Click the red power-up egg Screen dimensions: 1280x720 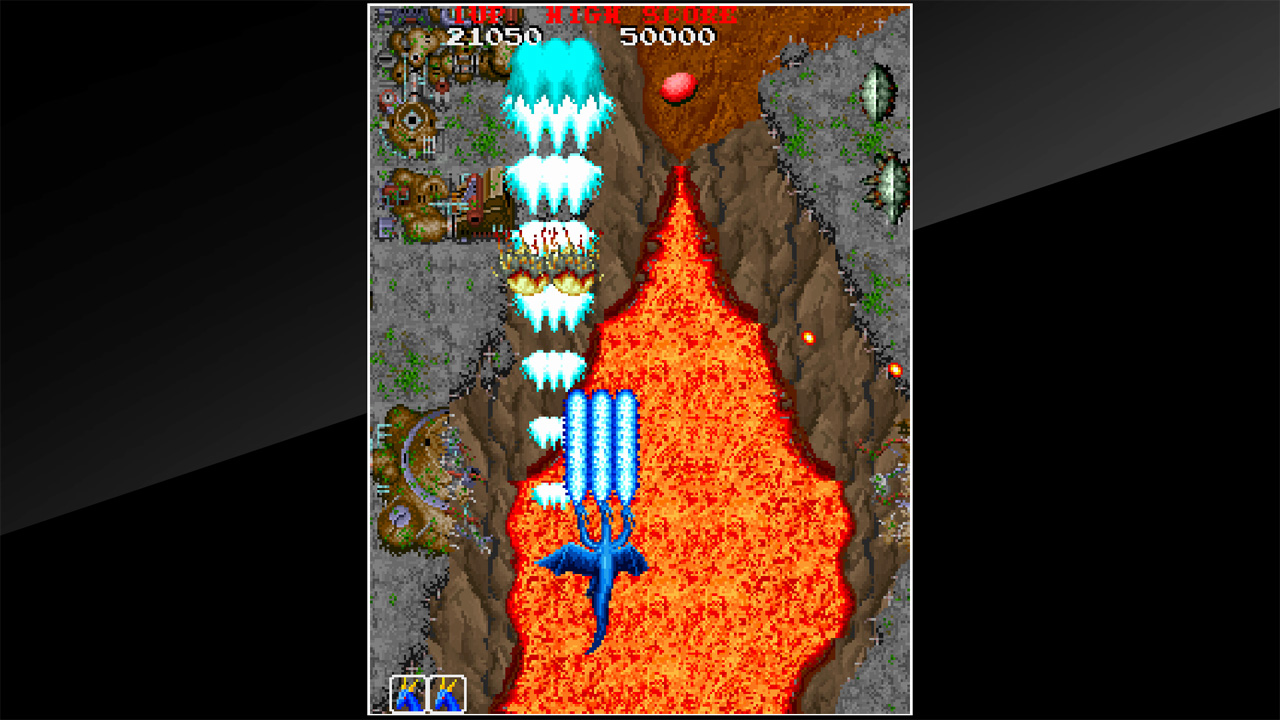(676, 88)
